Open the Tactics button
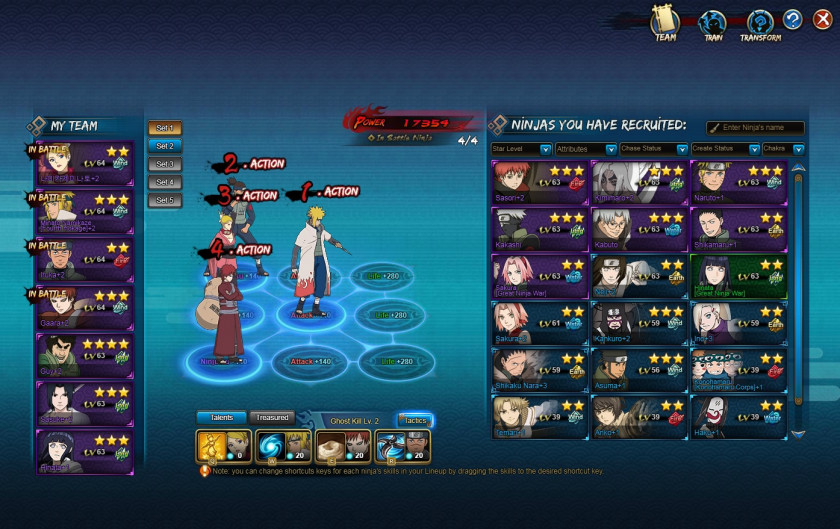Screen dimensions: 840x529 [x=414, y=420]
